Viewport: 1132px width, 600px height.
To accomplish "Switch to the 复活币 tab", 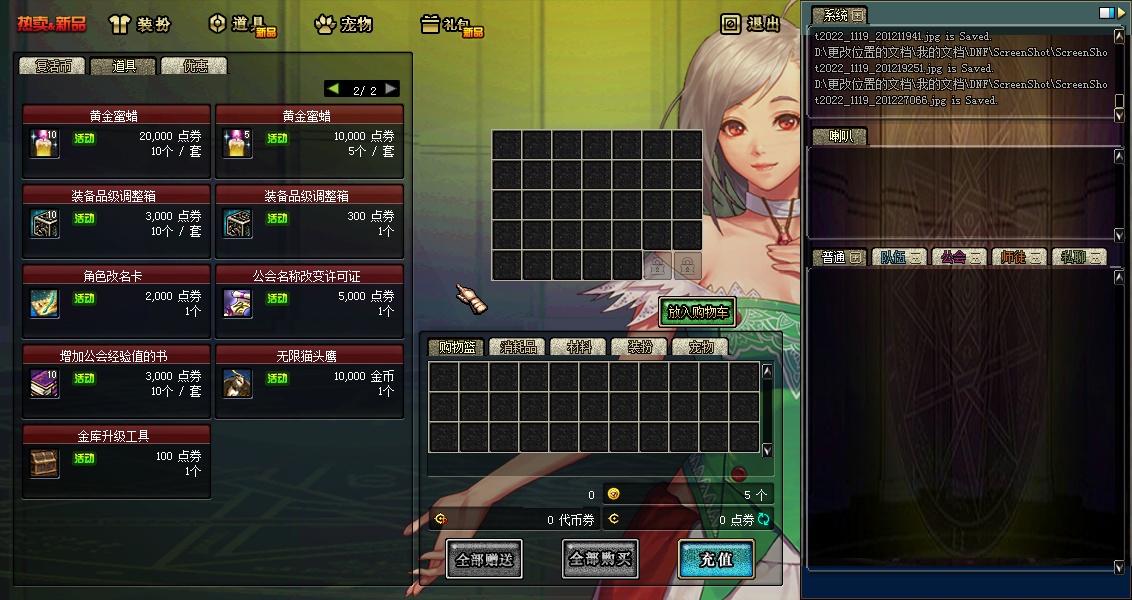I will tap(53, 66).
